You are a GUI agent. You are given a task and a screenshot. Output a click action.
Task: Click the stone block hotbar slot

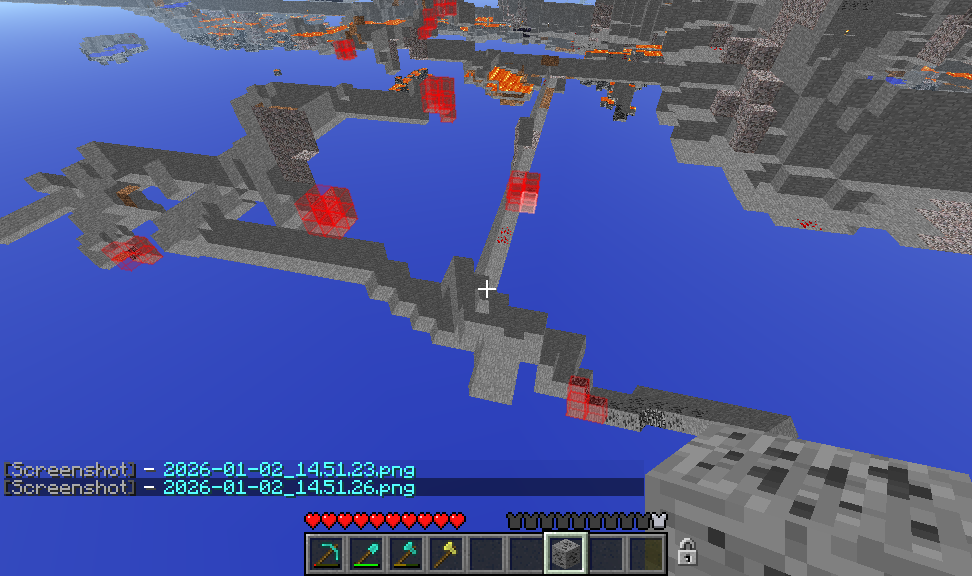coord(565,553)
